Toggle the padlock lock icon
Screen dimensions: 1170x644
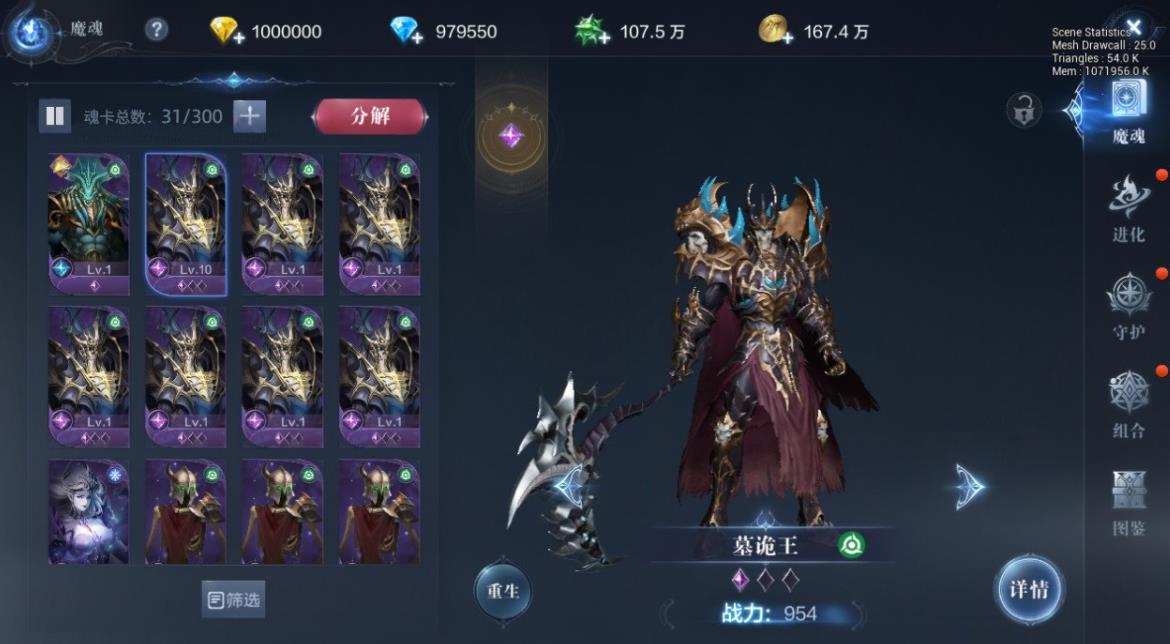[x=1022, y=110]
